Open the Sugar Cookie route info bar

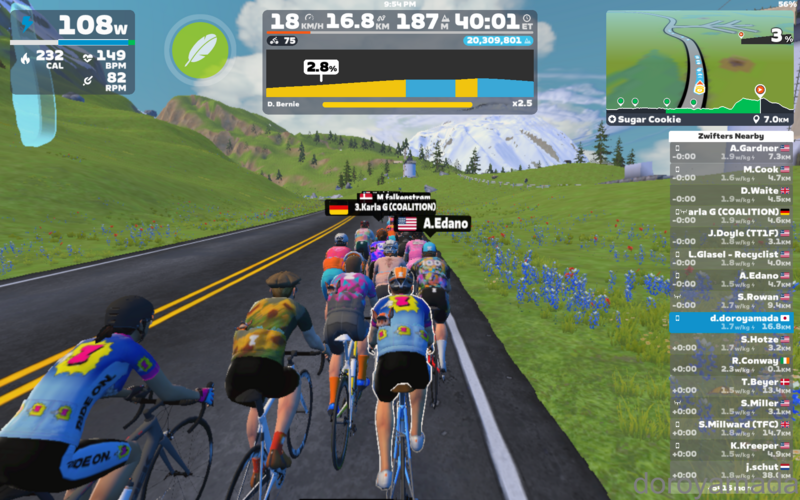coord(698,119)
